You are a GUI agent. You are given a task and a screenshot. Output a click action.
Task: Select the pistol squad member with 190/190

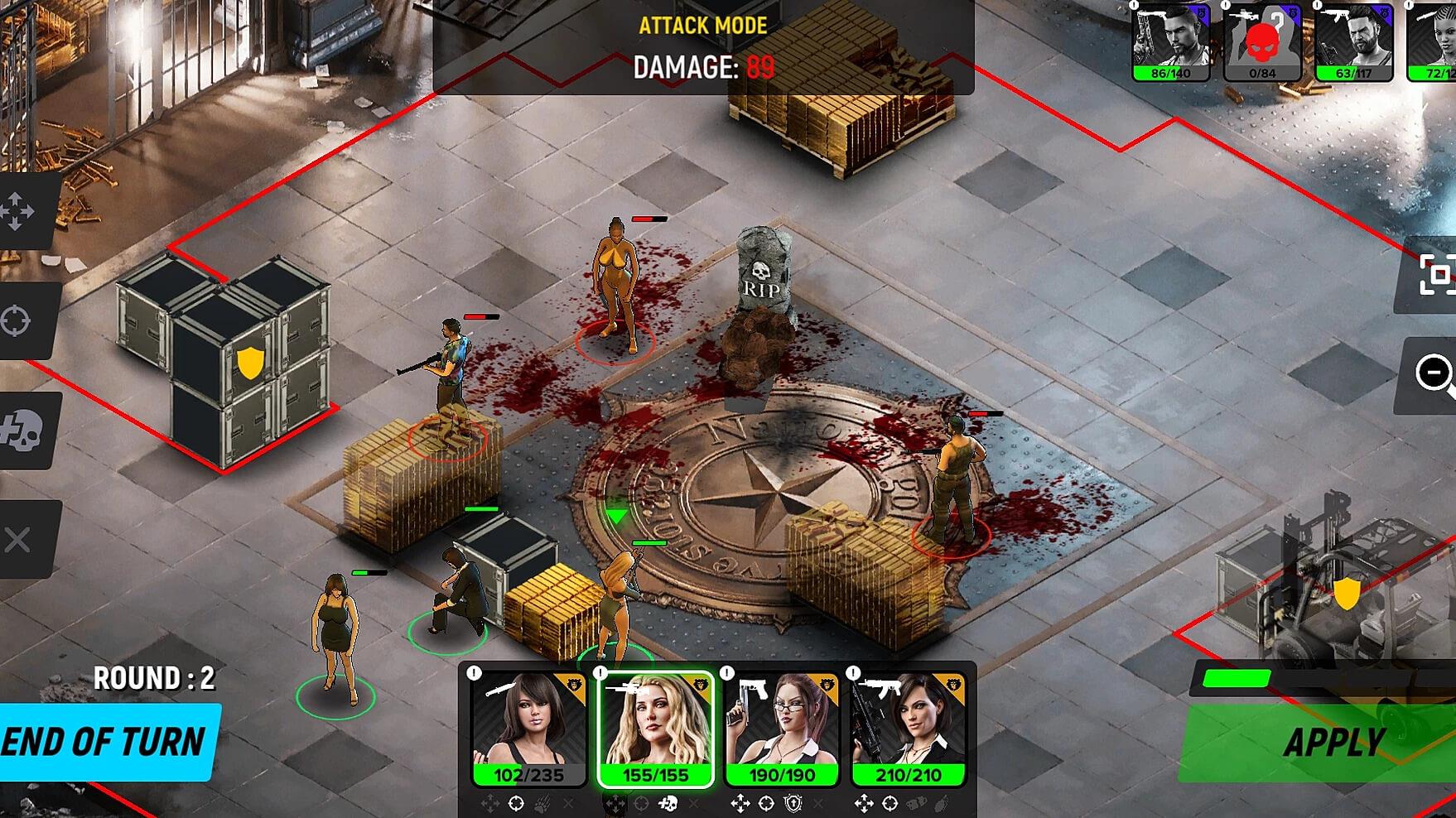(781, 728)
